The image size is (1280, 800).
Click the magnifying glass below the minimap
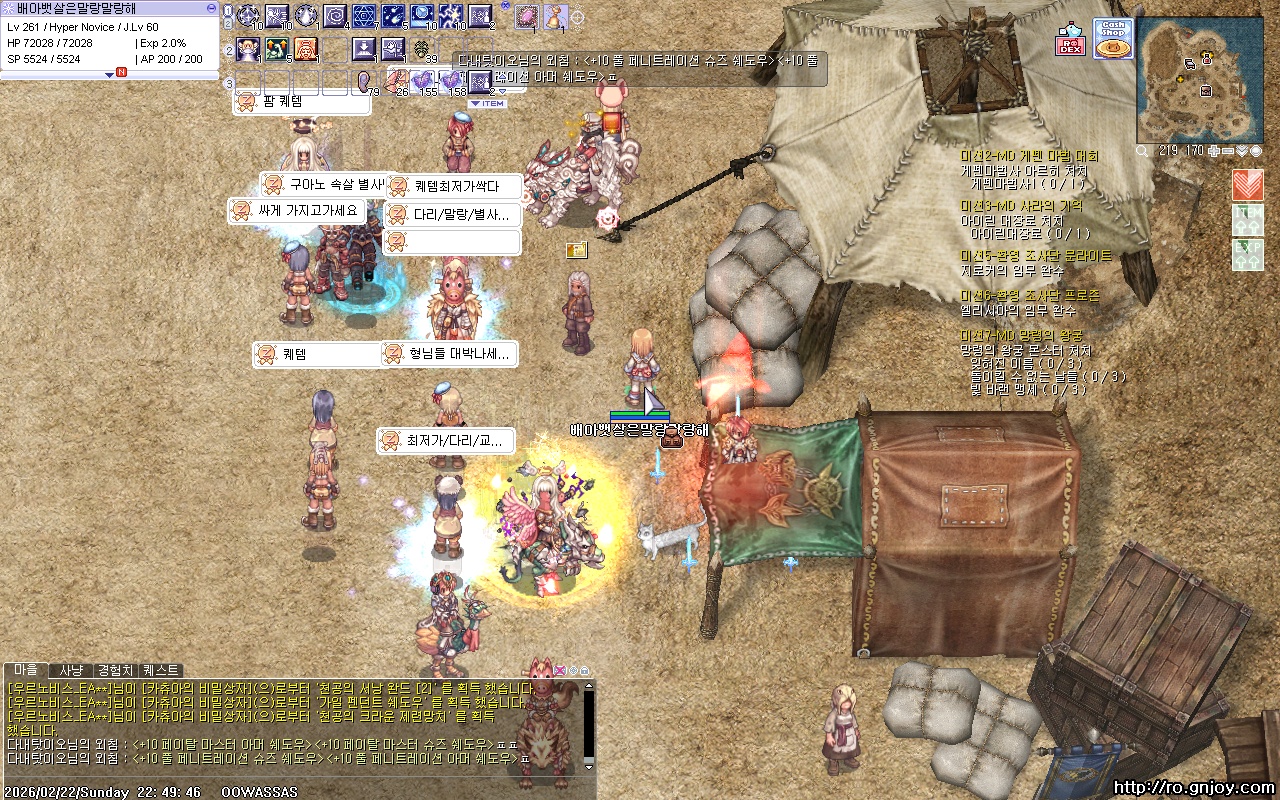(1143, 151)
